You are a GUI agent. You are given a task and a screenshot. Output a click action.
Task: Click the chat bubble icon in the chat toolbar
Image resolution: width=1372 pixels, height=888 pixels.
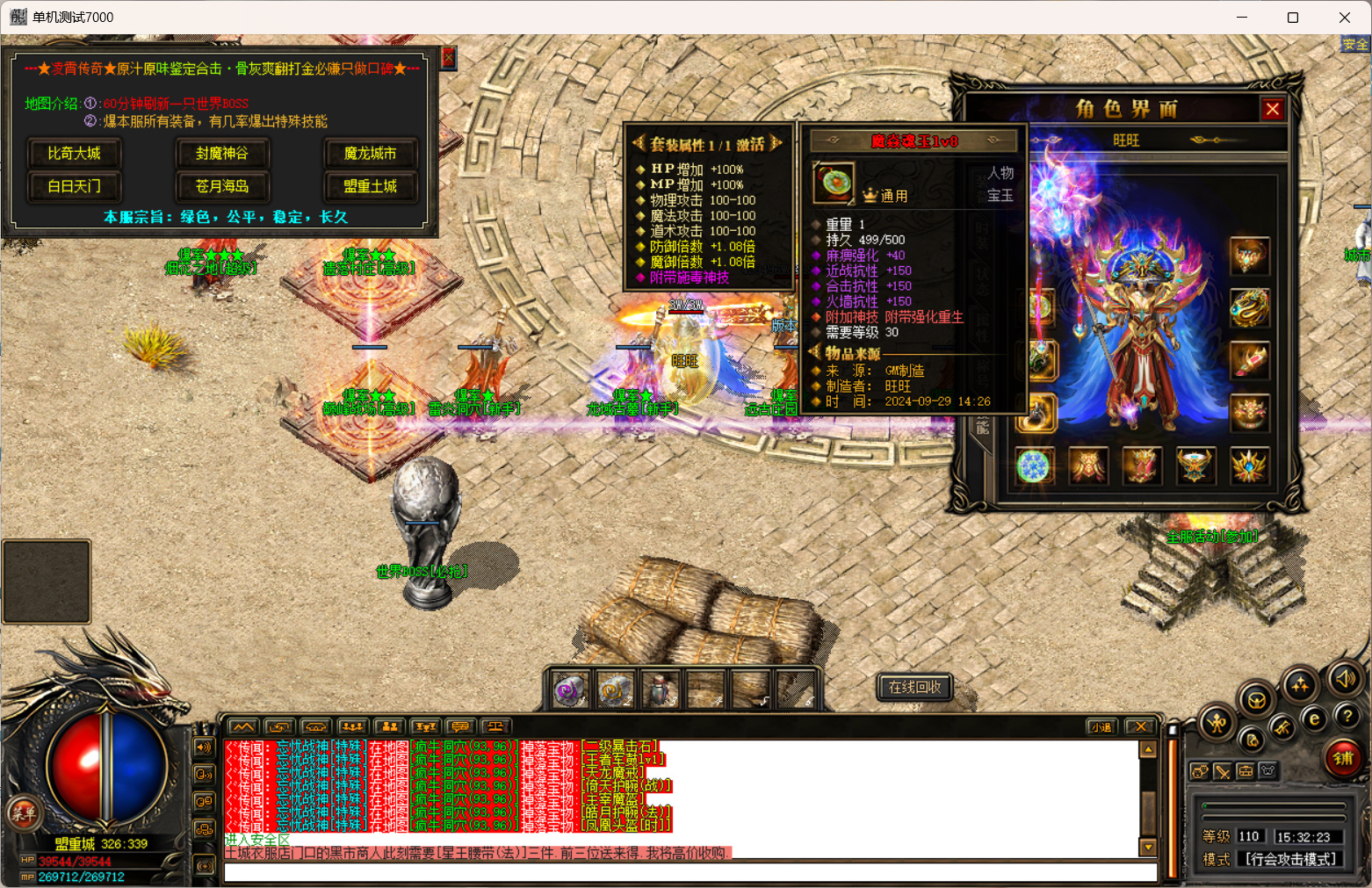click(459, 726)
